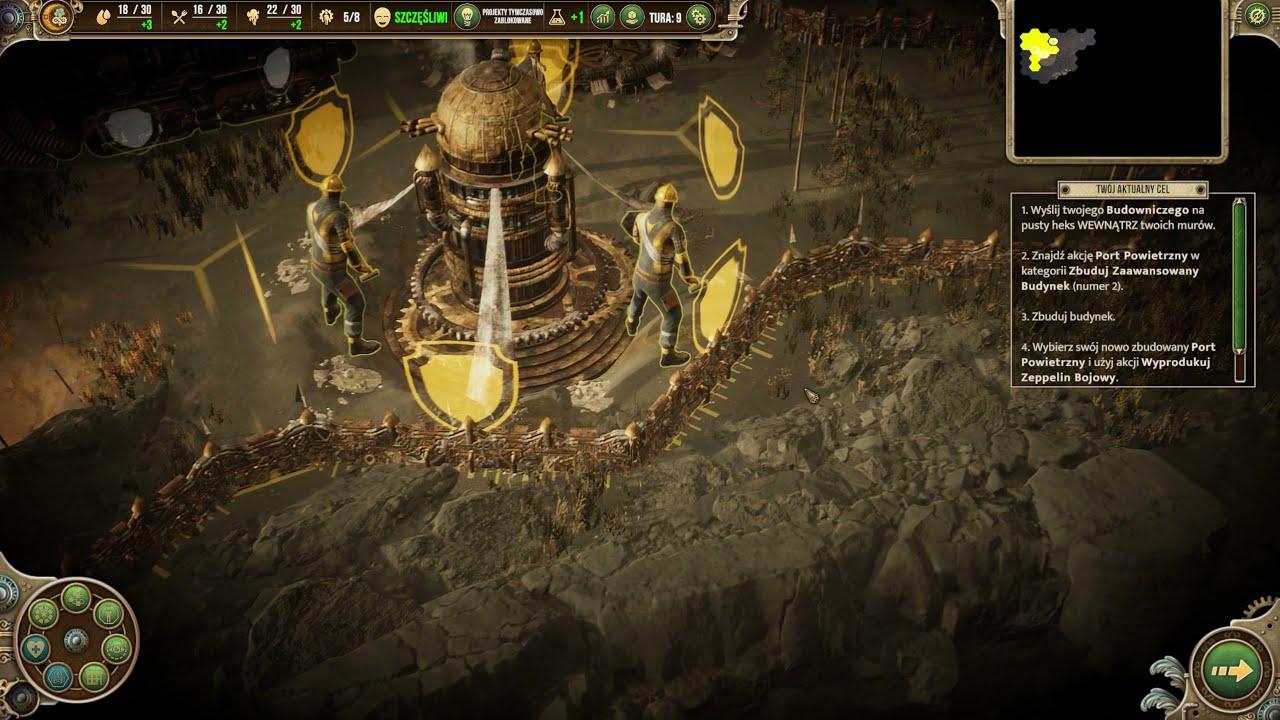Click the minimap territory view
This screenshot has height=720, width=1280.
[1116, 78]
